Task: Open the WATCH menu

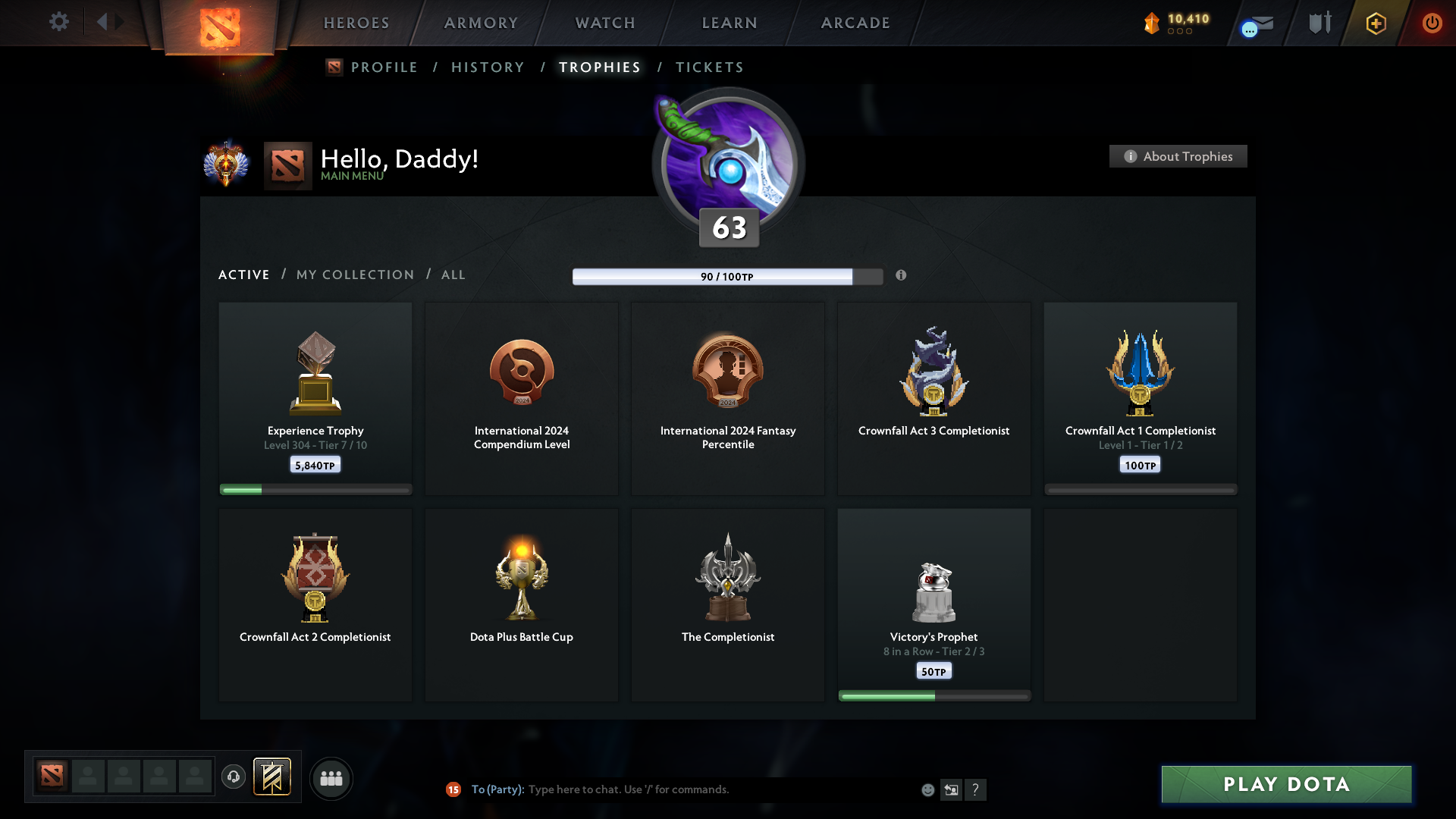Action: coord(604,23)
